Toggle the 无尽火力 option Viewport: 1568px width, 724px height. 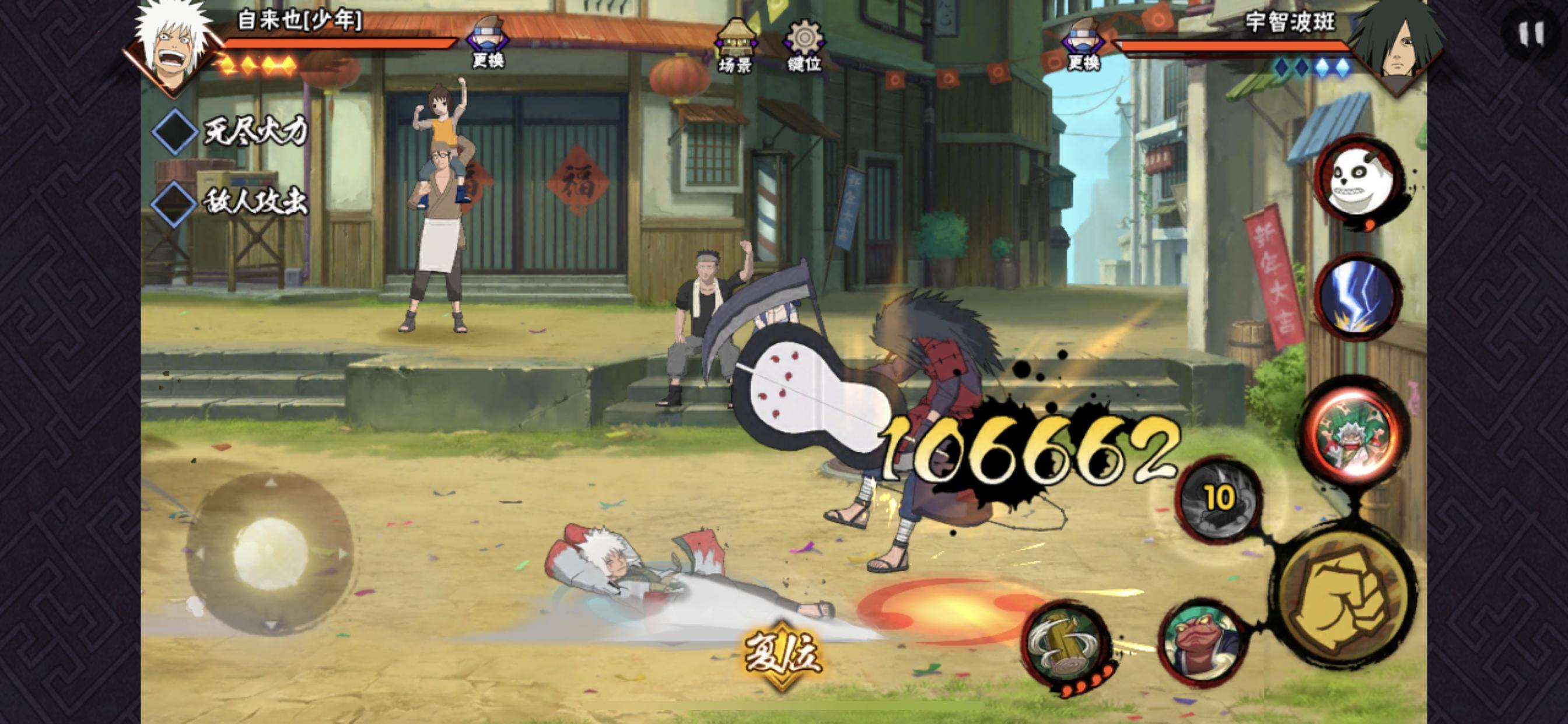coord(174,131)
